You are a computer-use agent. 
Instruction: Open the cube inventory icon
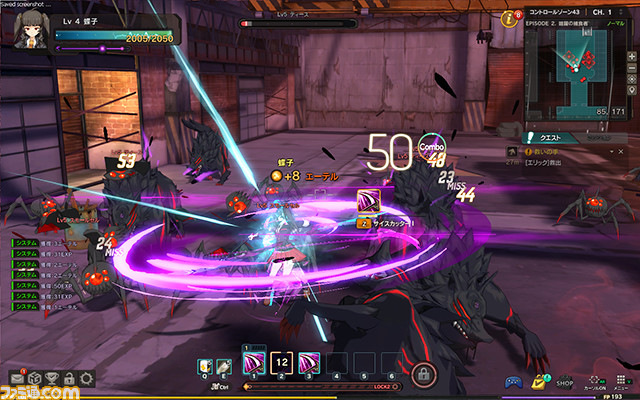[33, 378]
